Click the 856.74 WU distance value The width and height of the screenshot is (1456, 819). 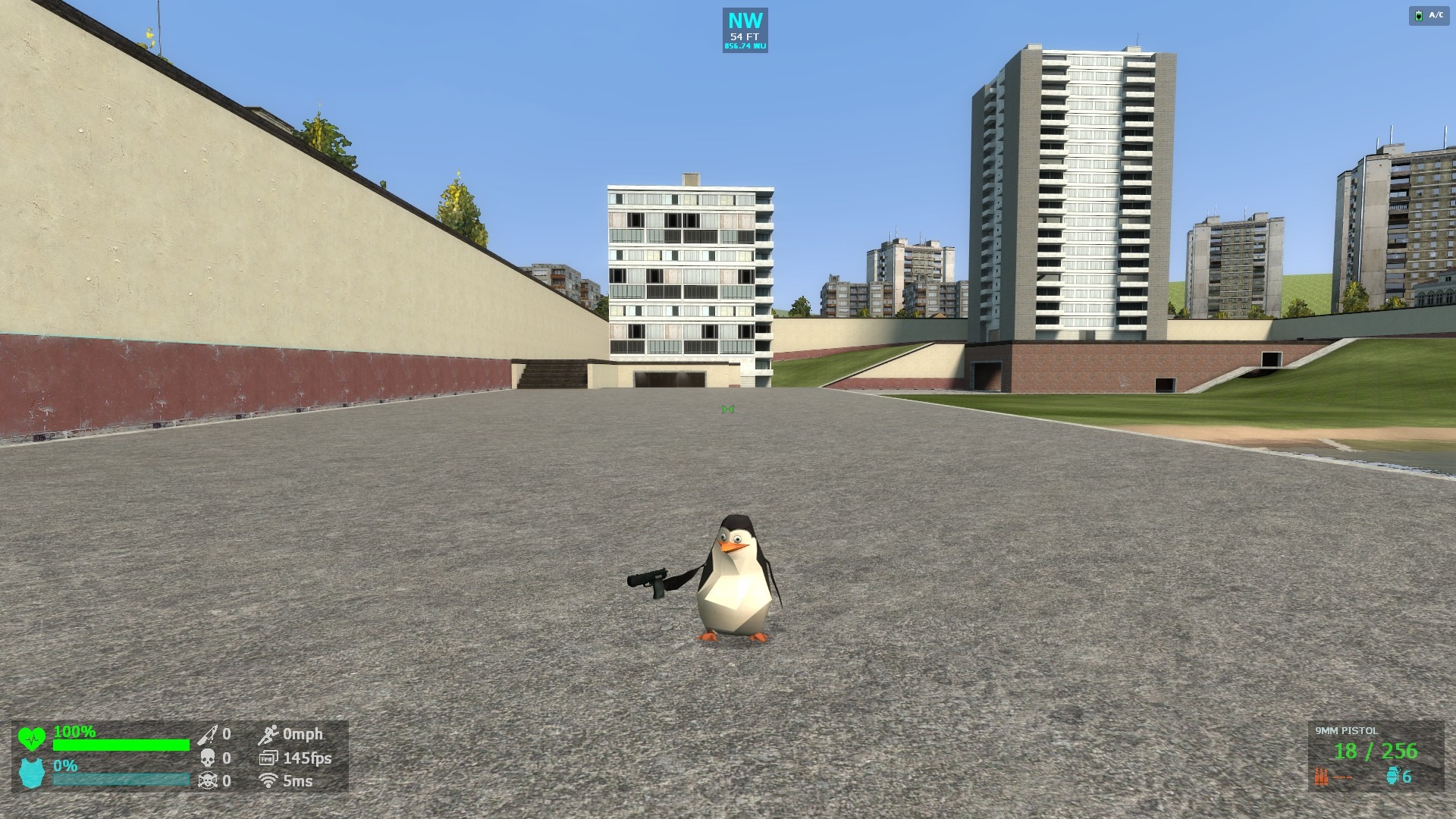(745, 45)
